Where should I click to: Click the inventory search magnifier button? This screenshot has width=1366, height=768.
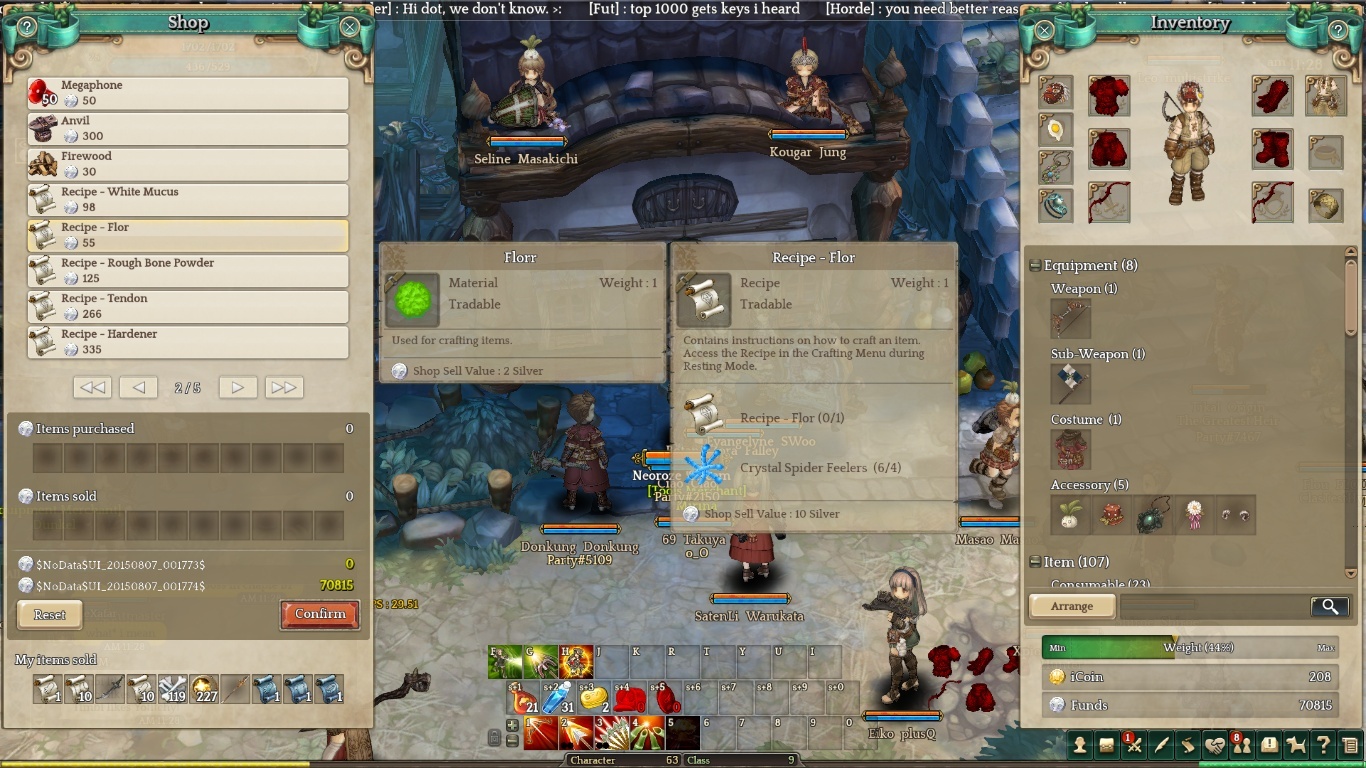(1329, 606)
